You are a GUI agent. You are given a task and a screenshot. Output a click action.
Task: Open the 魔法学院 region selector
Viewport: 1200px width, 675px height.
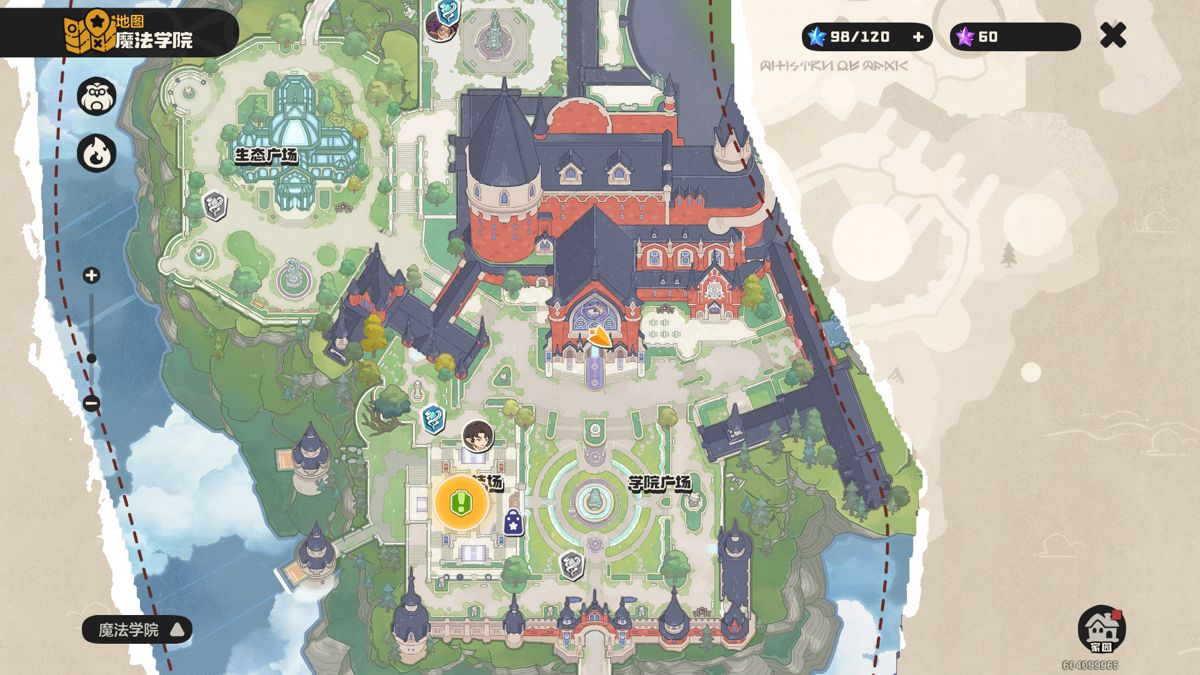[137, 630]
